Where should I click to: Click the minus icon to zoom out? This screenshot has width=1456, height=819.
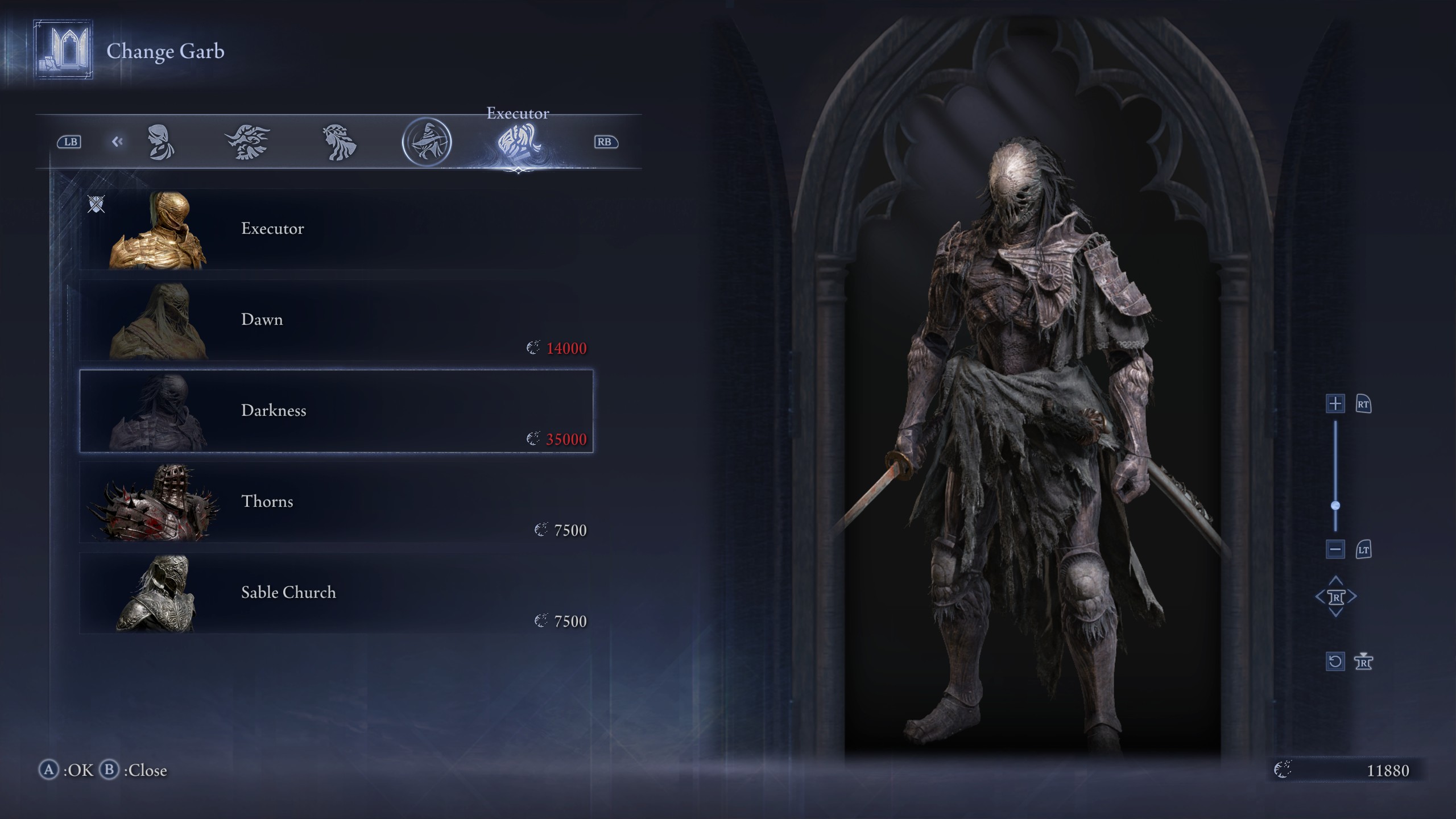(1335, 549)
